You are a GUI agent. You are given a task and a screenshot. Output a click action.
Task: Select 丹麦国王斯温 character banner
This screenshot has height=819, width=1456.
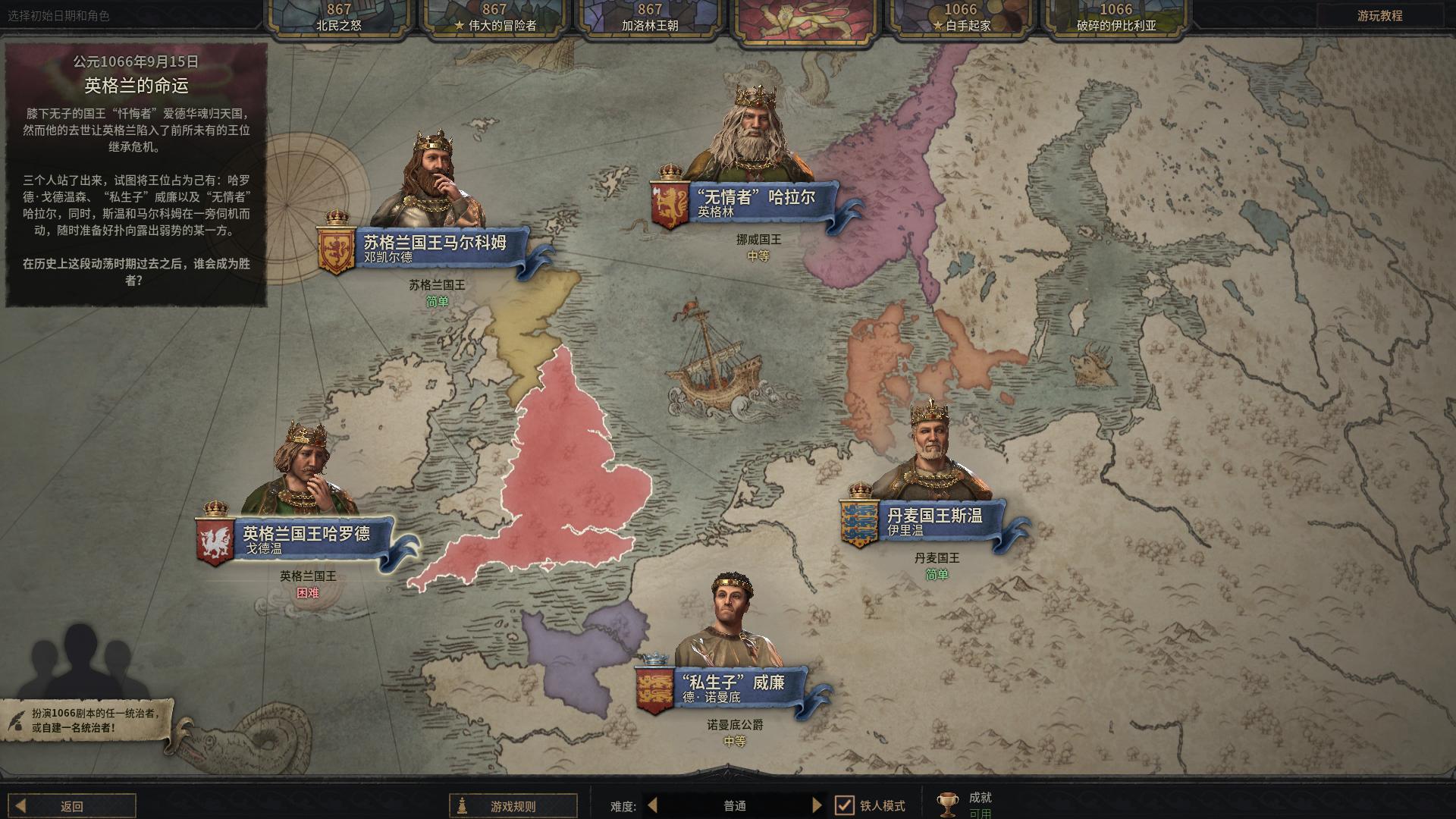pyautogui.click(x=935, y=521)
